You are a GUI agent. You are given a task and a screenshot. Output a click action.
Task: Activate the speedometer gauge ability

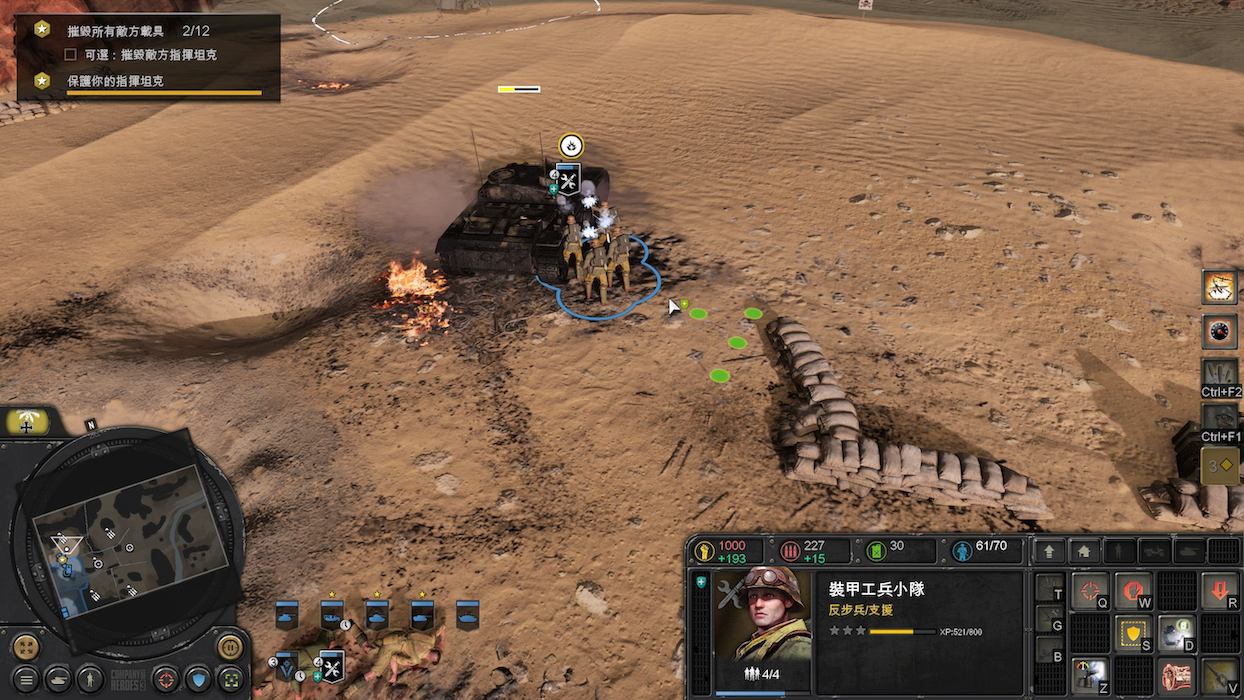click(1219, 331)
